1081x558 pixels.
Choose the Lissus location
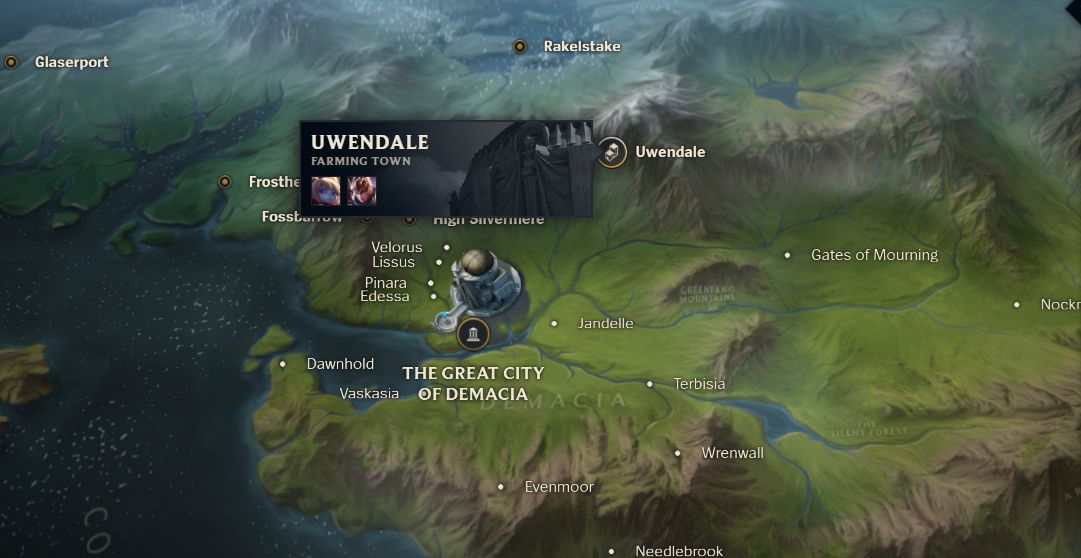[439, 262]
